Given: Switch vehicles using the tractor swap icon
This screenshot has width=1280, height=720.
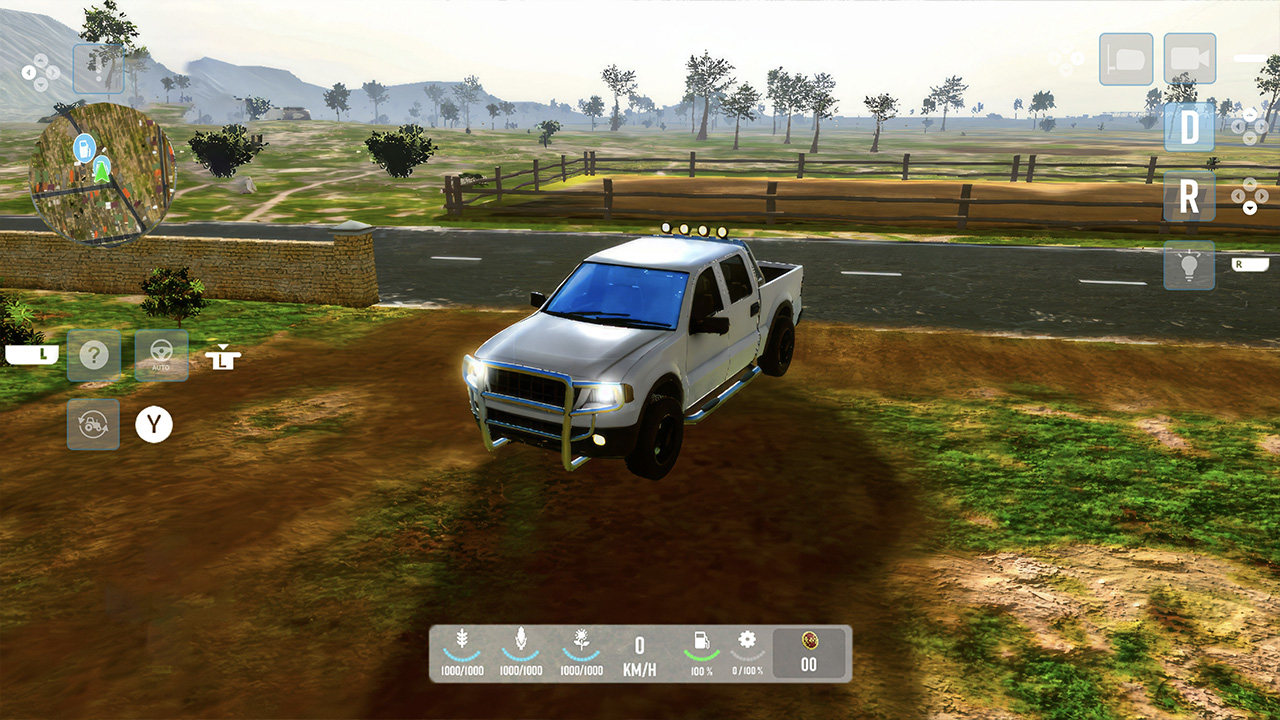Looking at the screenshot, I should (93, 424).
